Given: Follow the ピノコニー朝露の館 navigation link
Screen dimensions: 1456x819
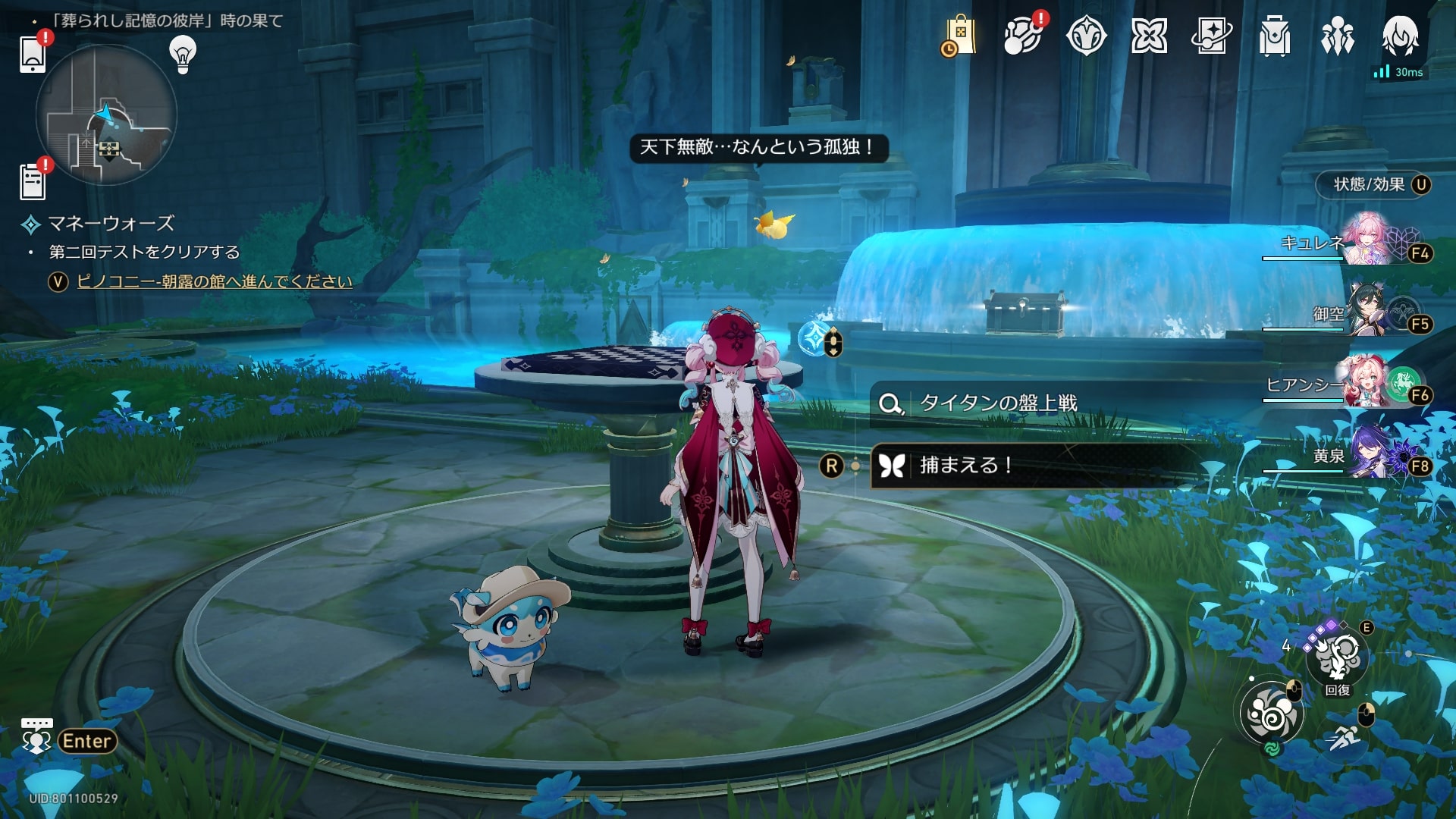Looking at the screenshot, I should (x=215, y=281).
